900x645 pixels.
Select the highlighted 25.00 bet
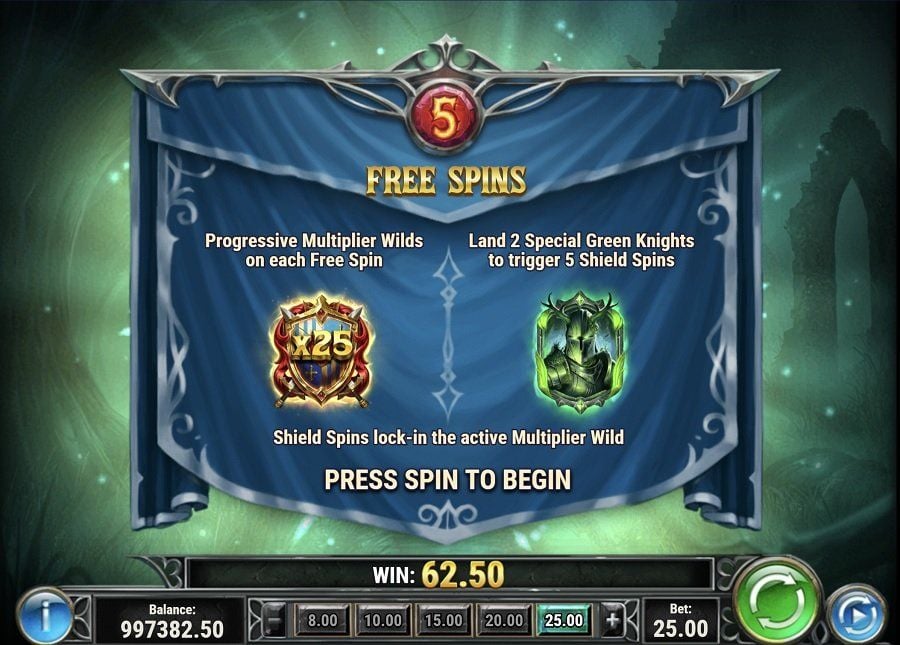tap(563, 621)
